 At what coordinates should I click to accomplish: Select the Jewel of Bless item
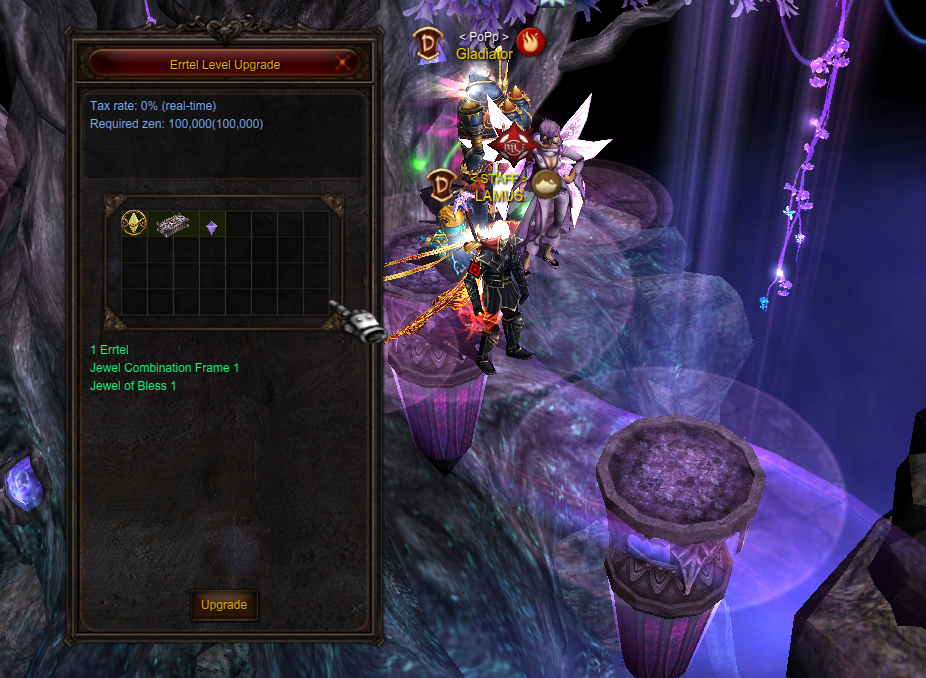[211, 228]
